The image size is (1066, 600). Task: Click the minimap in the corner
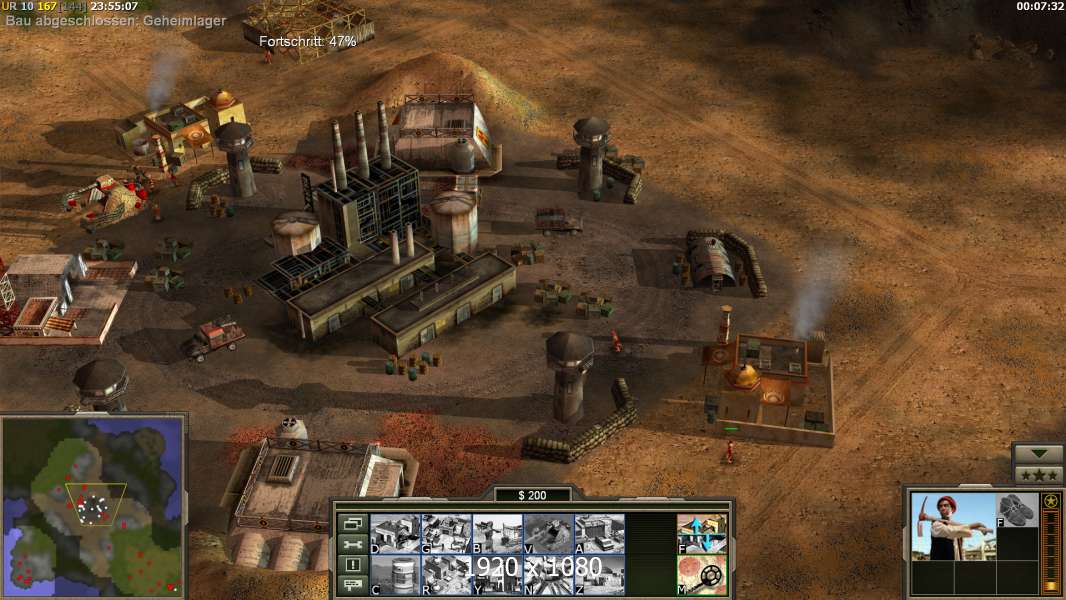coord(92,505)
